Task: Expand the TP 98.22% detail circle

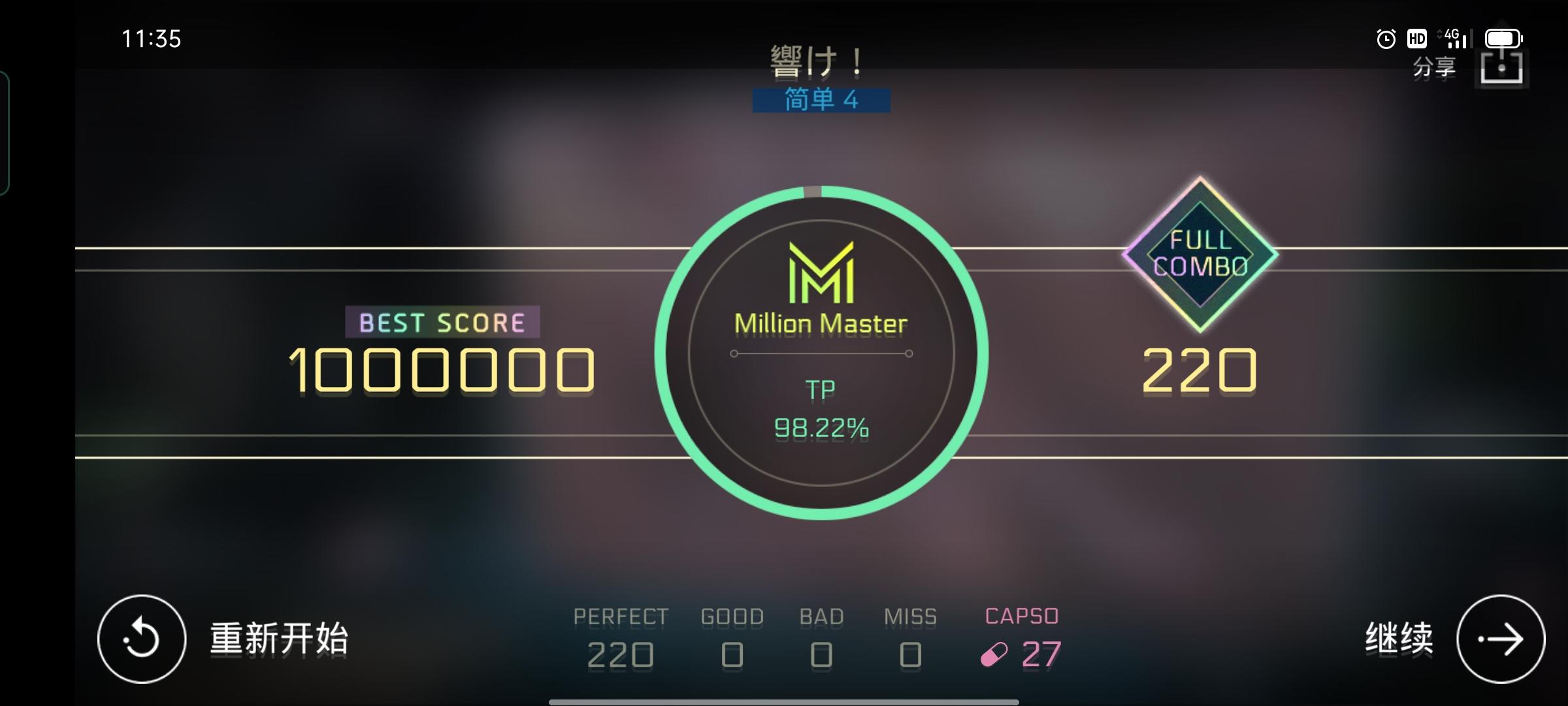Action: click(x=821, y=409)
